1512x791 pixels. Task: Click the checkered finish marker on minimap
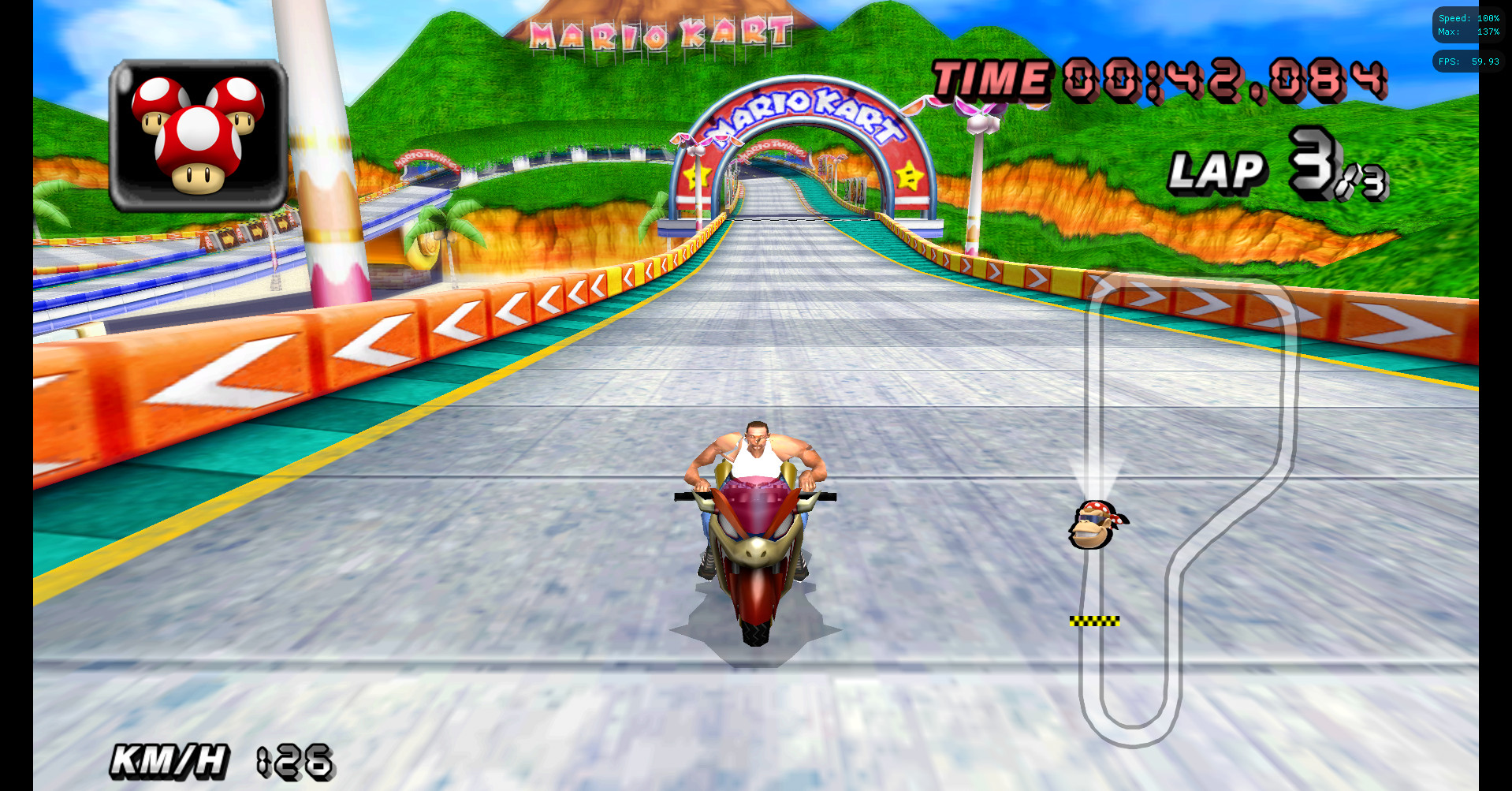pyautogui.click(x=1096, y=620)
